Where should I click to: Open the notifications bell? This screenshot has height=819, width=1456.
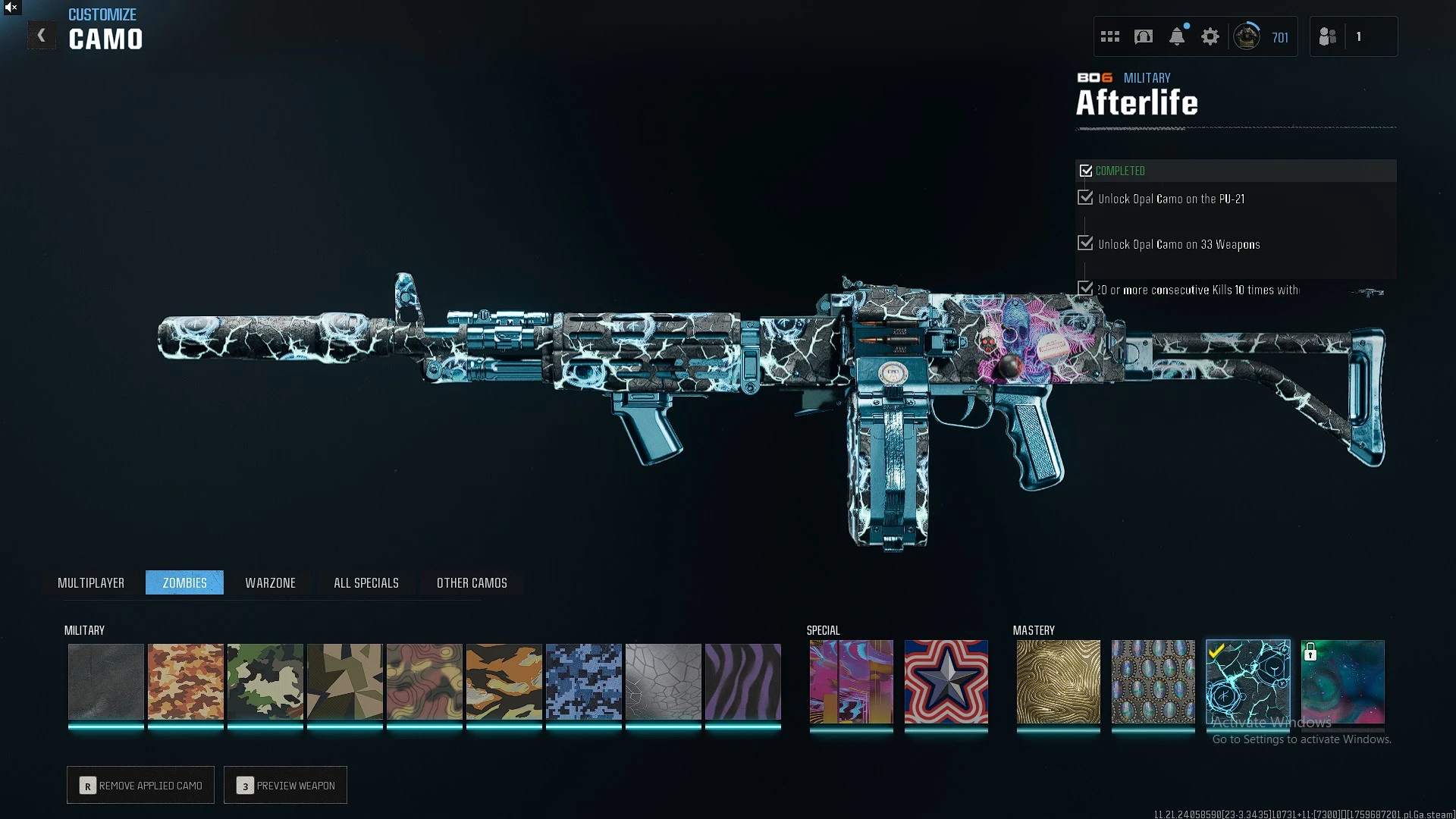point(1177,36)
